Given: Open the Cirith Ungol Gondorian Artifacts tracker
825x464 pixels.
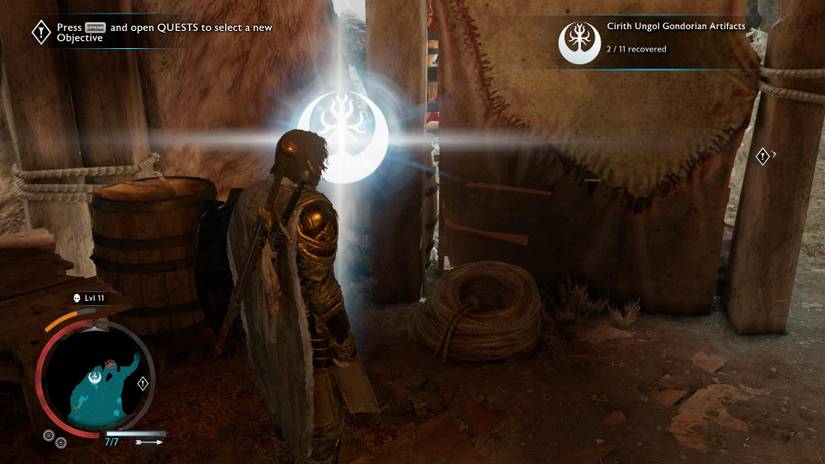Looking at the screenshot, I should (653, 38).
